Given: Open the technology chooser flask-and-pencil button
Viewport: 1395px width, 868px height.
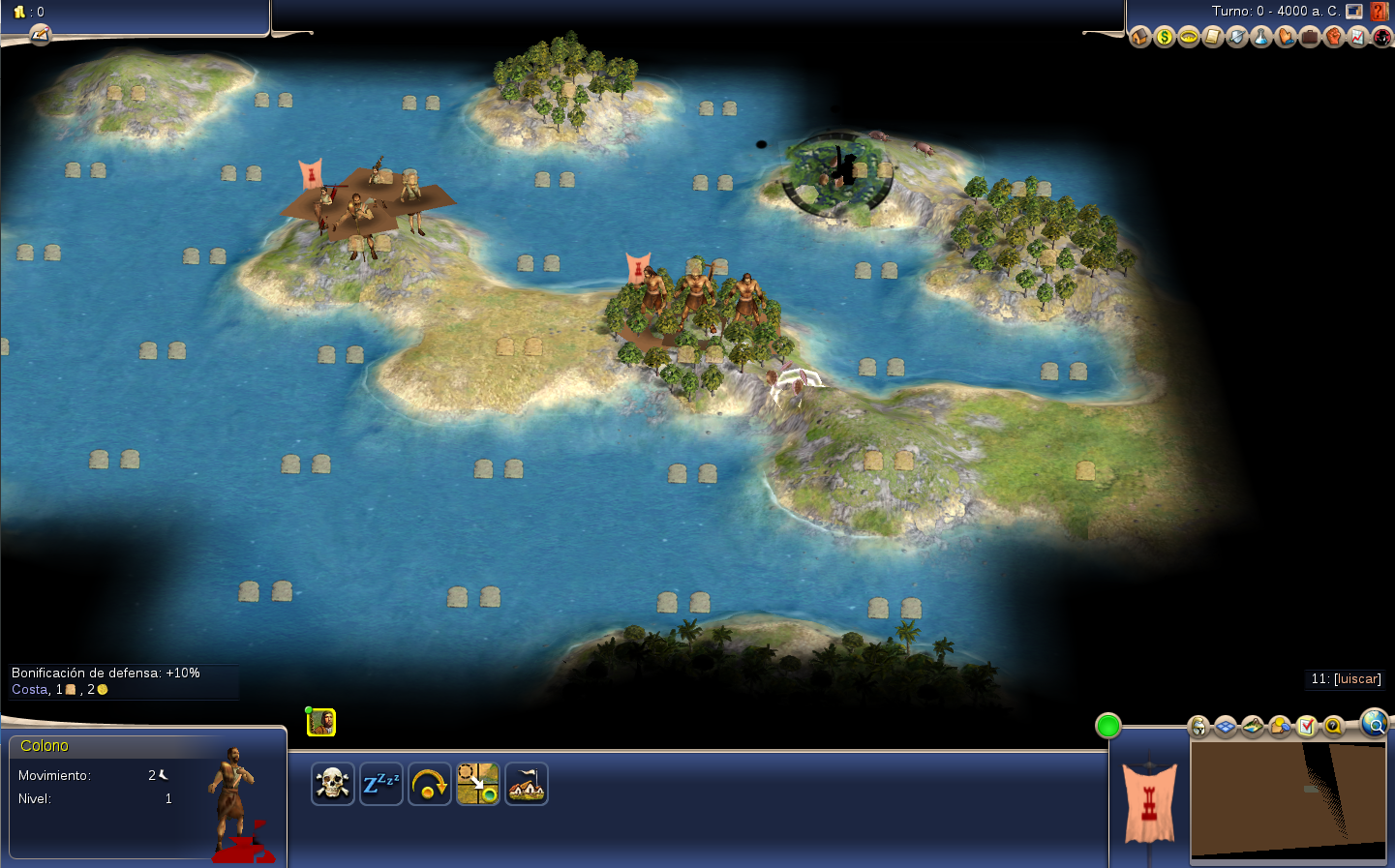Looking at the screenshot, I should [40, 35].
